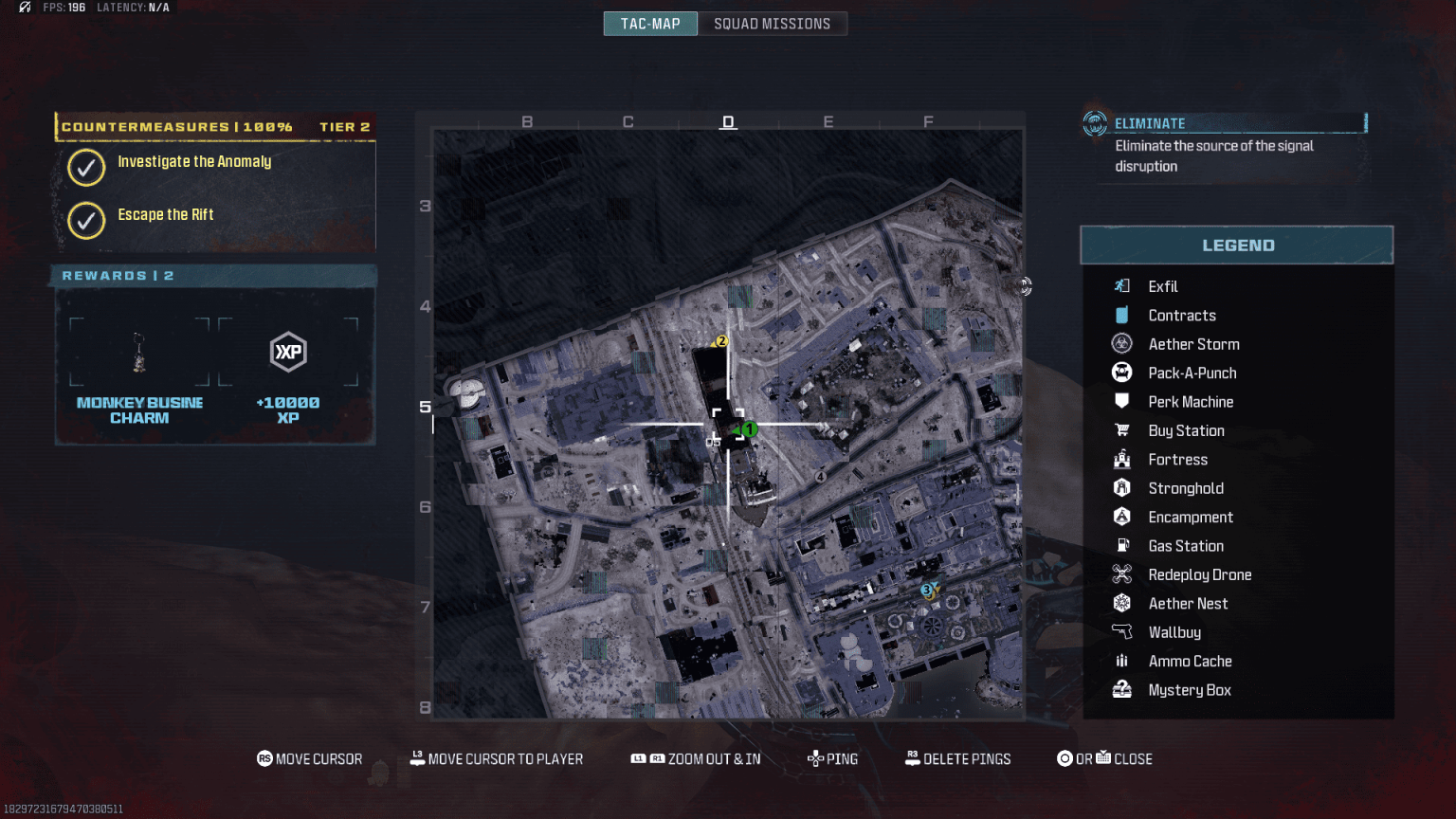The image size is (1456, 819).
Task: Select Gas Station legend entry
Action: (x=1185, y=546)
